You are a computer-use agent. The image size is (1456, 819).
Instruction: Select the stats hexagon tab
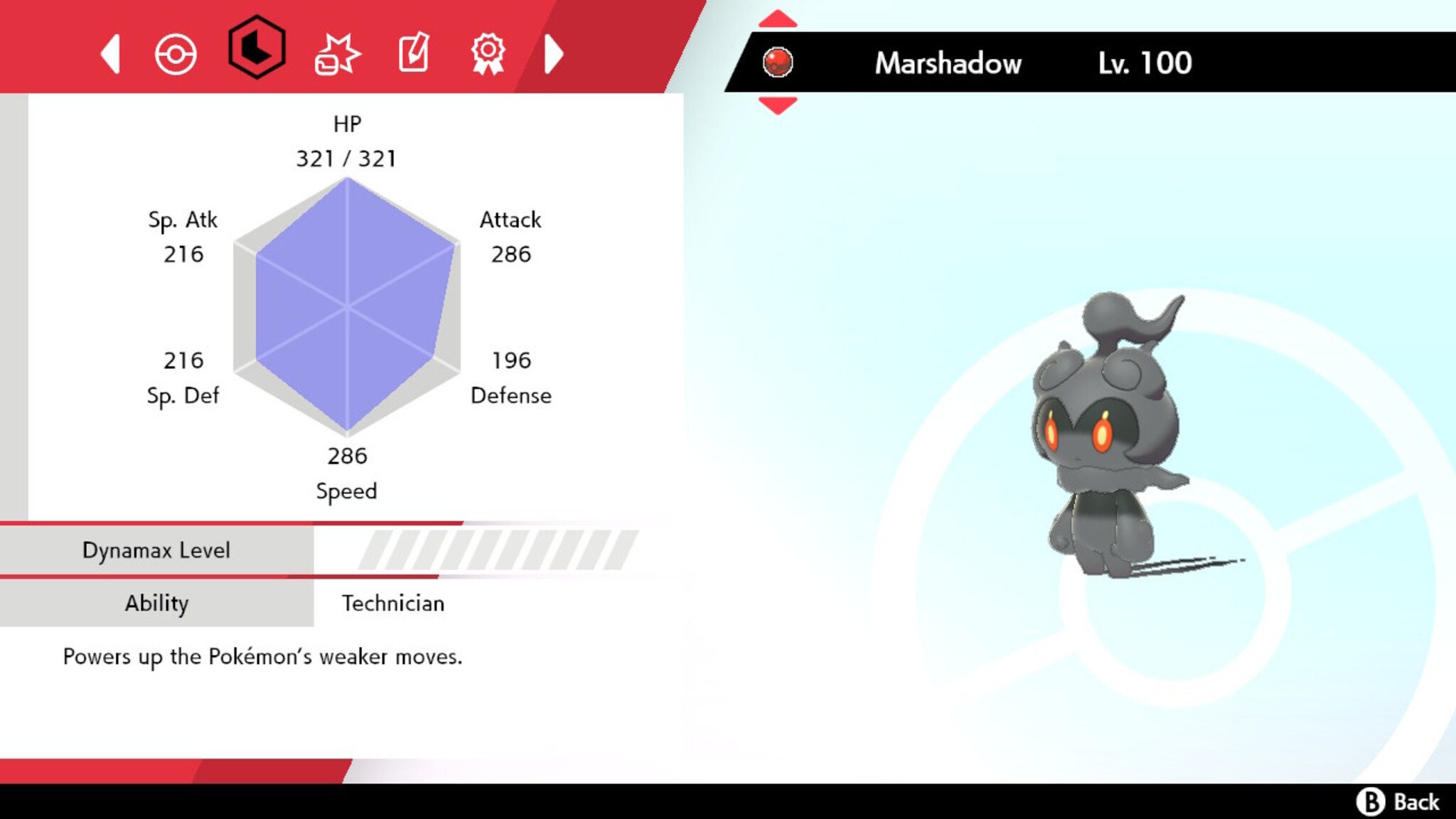(x=257, y=53)
